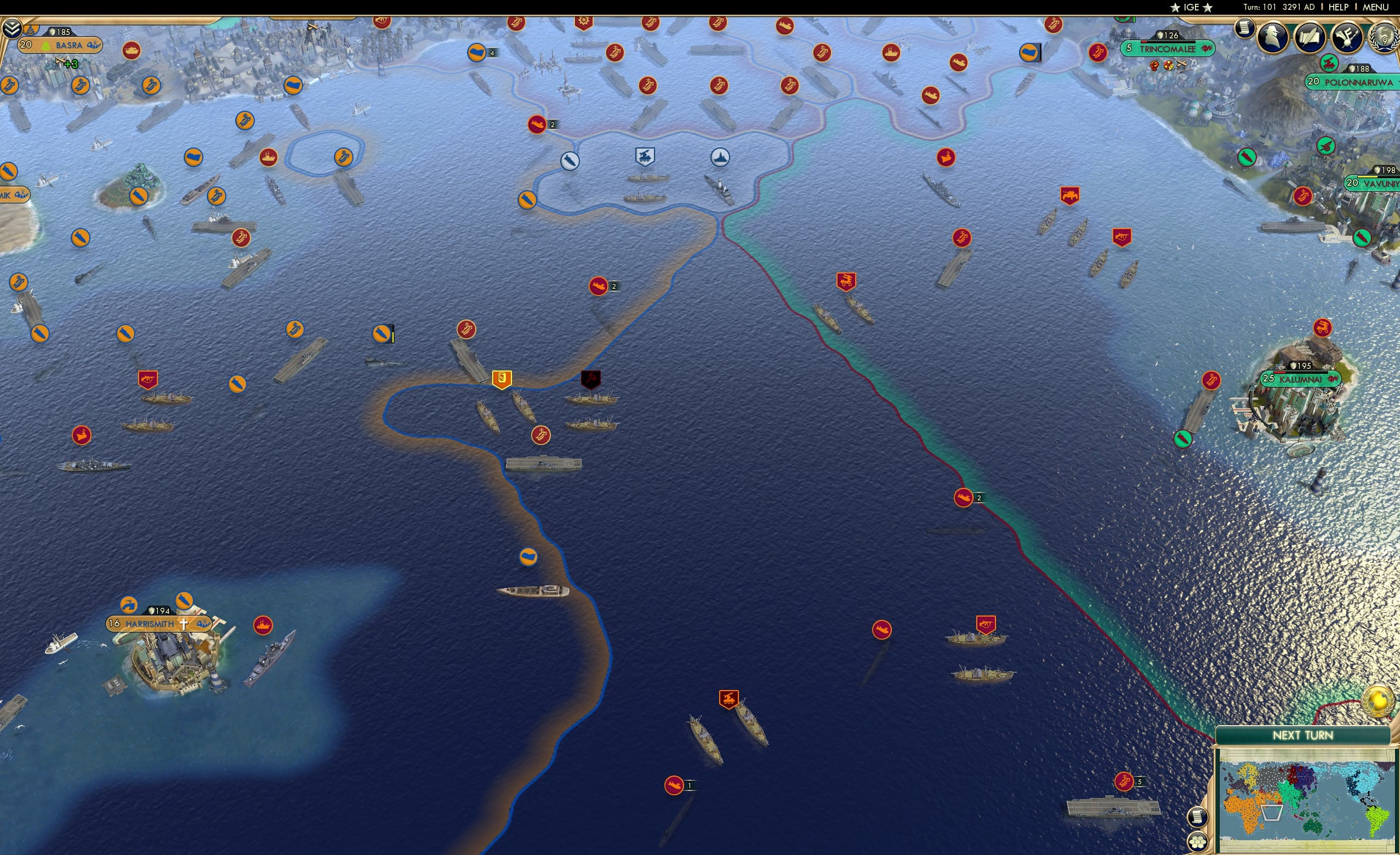Open the HELP menu
The image size is (1400, 855).
coord(1339,7)
